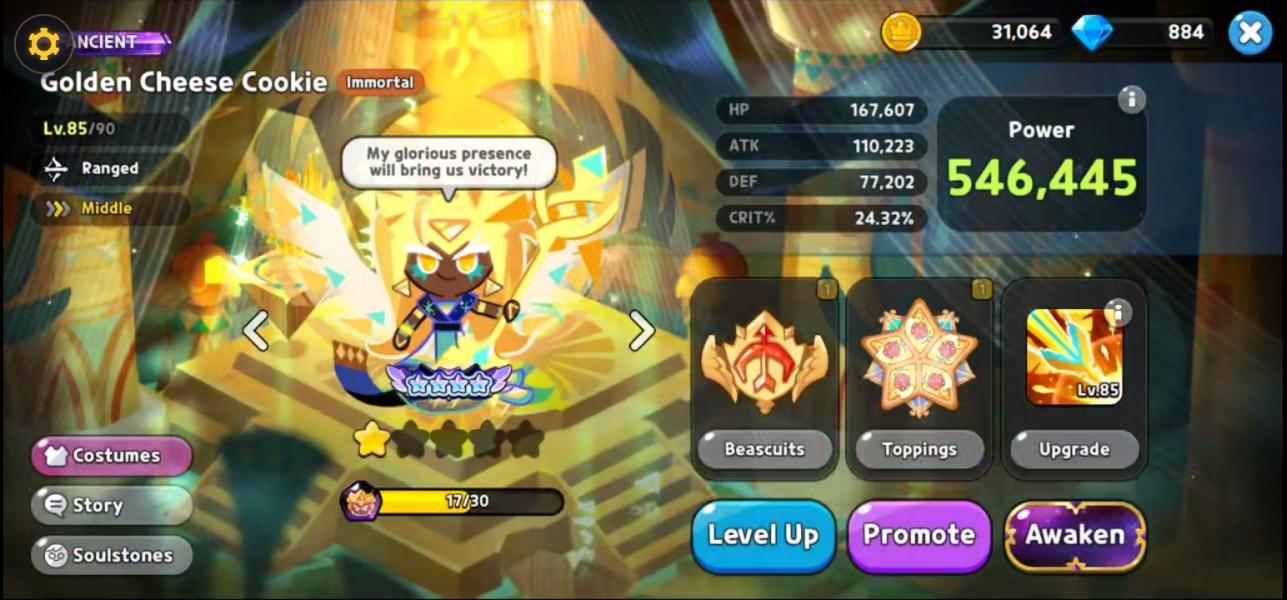View the cookie's Story

(112, 506)
